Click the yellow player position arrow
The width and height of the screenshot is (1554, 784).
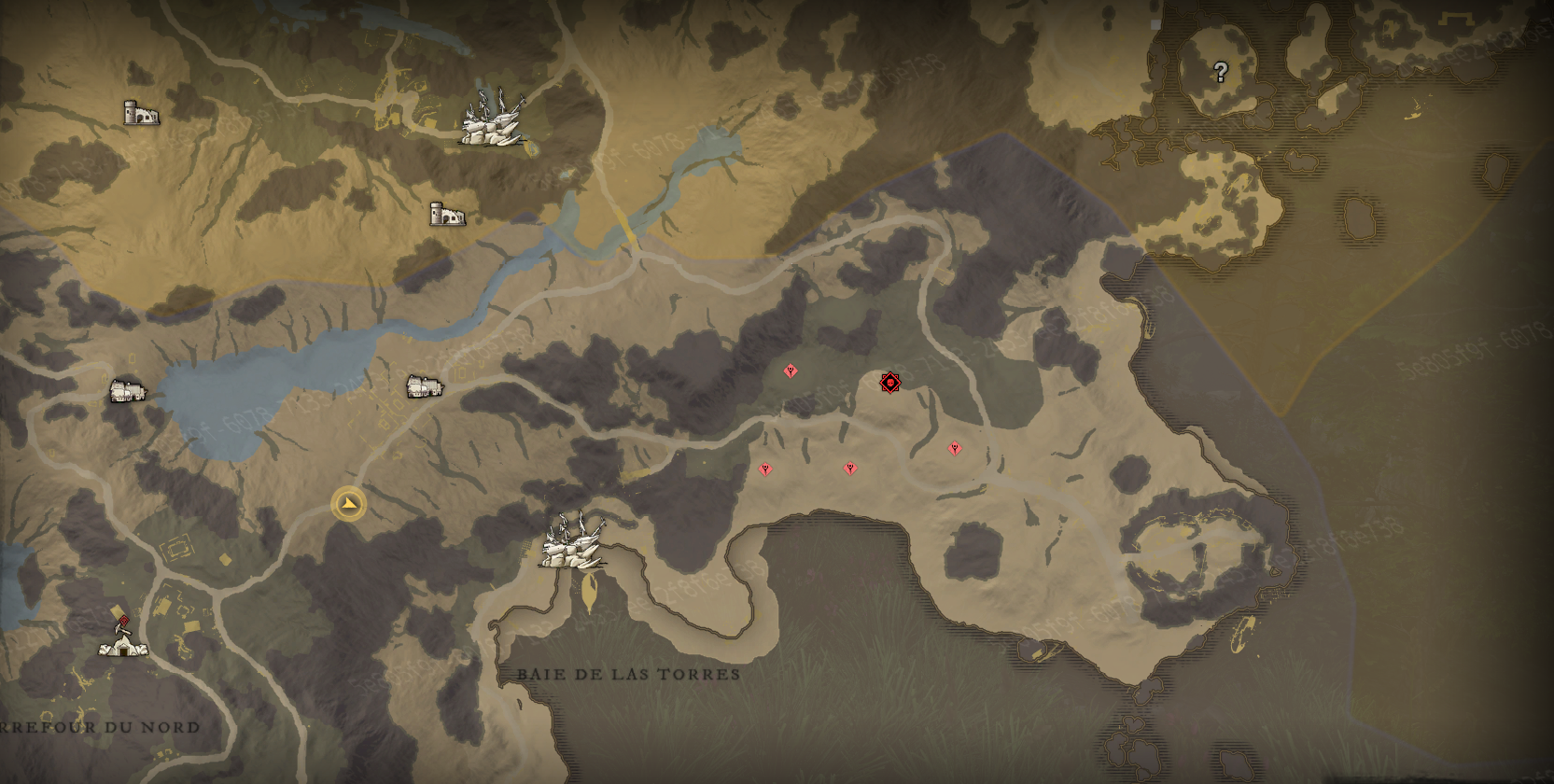pos(346,503)
